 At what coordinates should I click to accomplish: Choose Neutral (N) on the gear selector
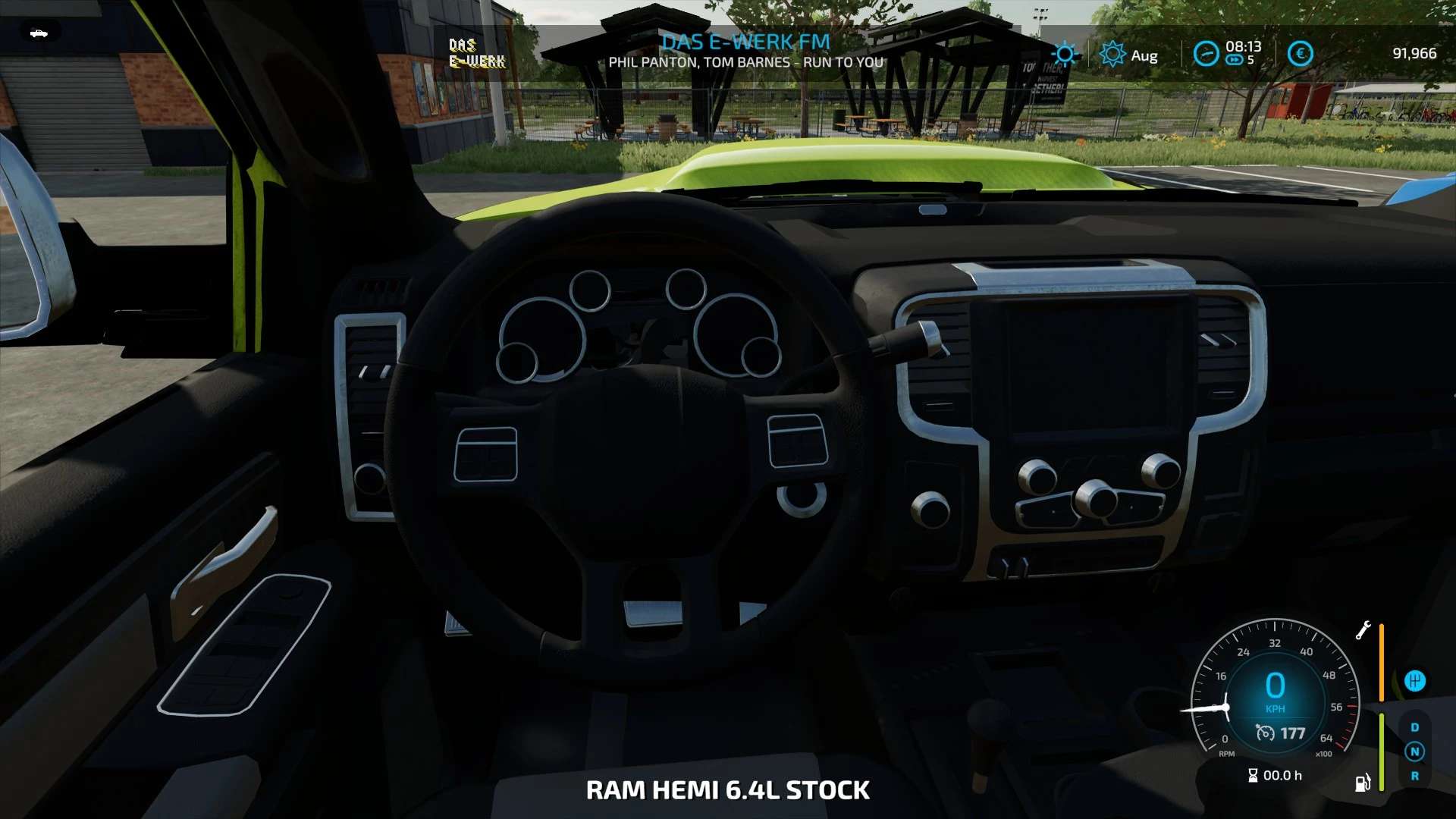[1414, 752]
